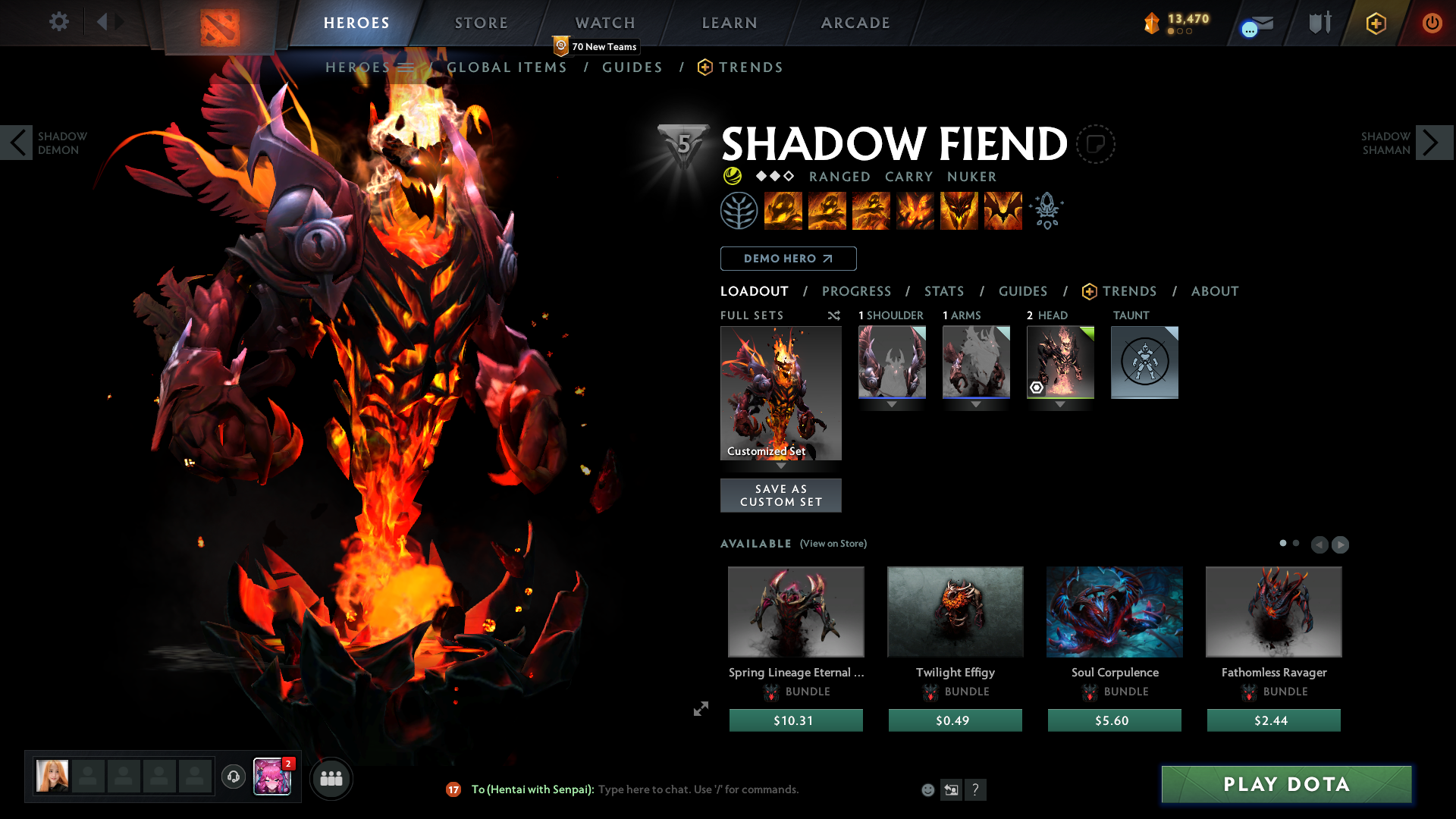Viewport: 1456px width, 819px height.
Task: Click SAVE AS CUSTOM SET
Action: pos(781,494)
